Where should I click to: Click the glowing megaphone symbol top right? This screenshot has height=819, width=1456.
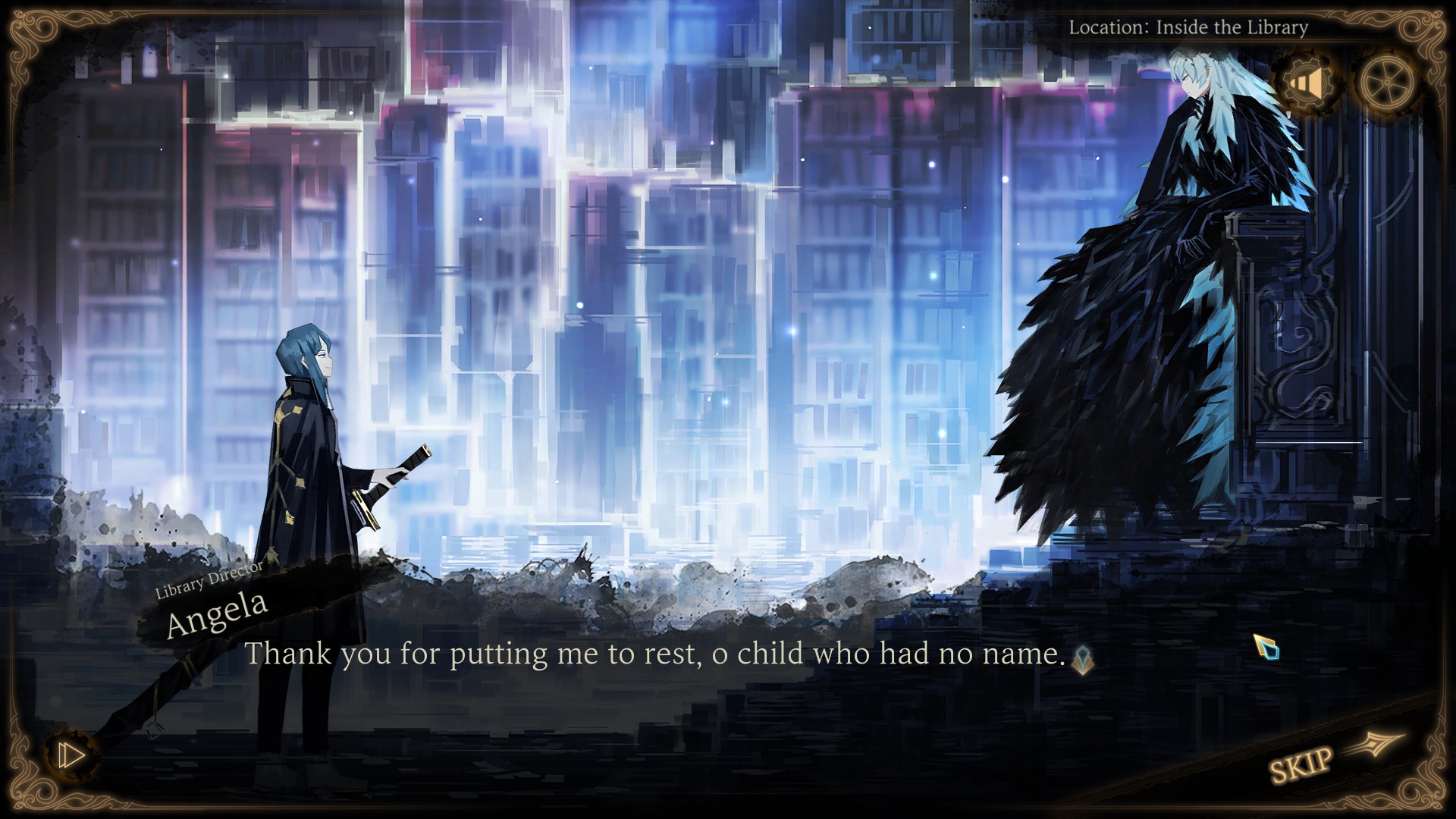tap(1307, 83)
